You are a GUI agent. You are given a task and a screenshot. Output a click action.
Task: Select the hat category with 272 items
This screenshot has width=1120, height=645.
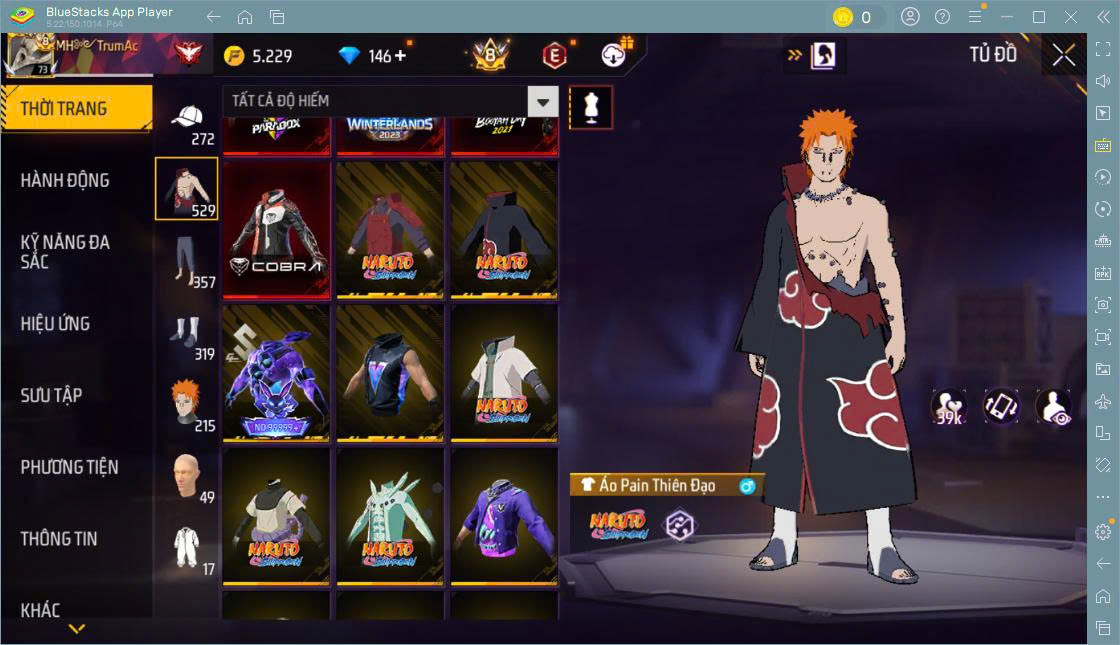point(187,123)
